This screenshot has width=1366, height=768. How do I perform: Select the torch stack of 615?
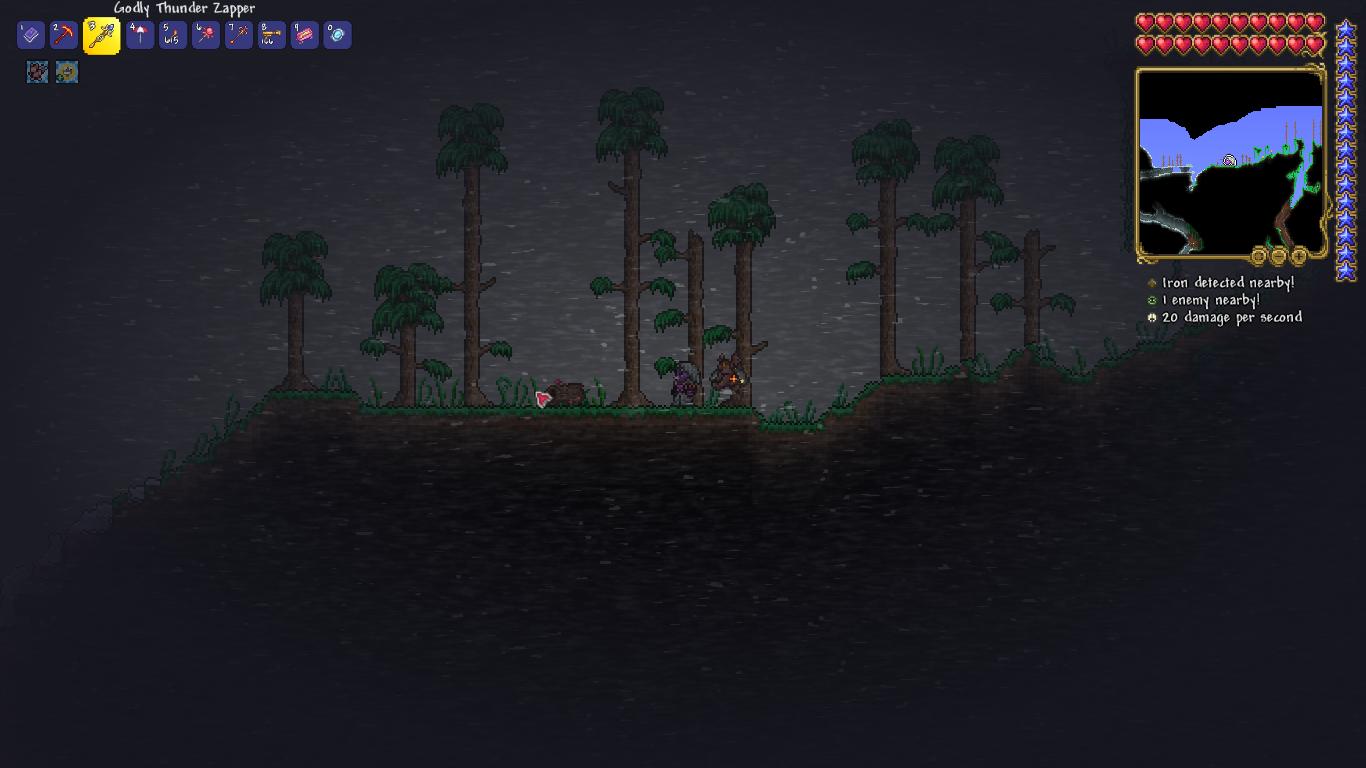pos(173,36)
